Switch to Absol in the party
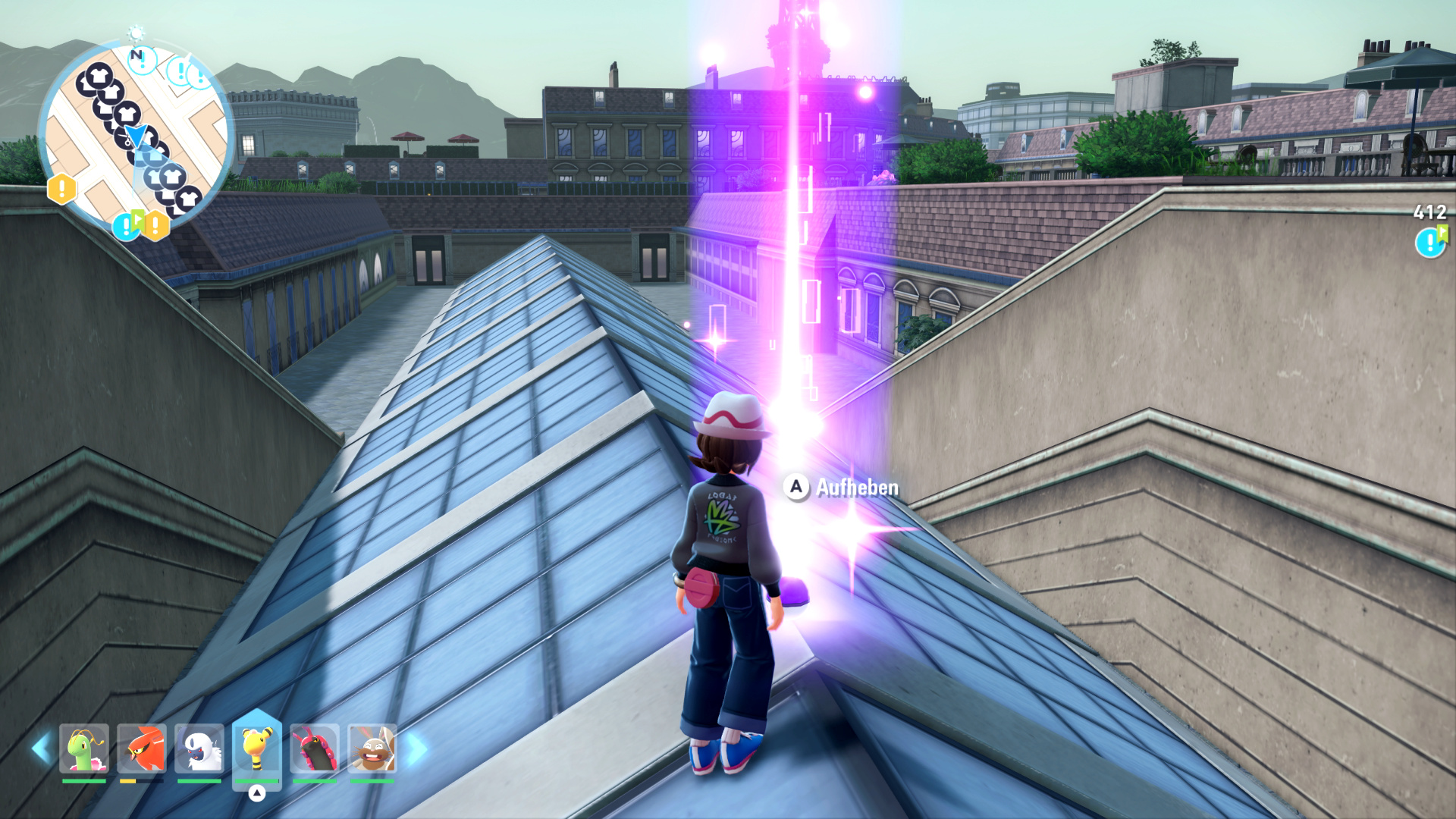The height and width of the screenshot is (819, 1456). click(199, 748)
